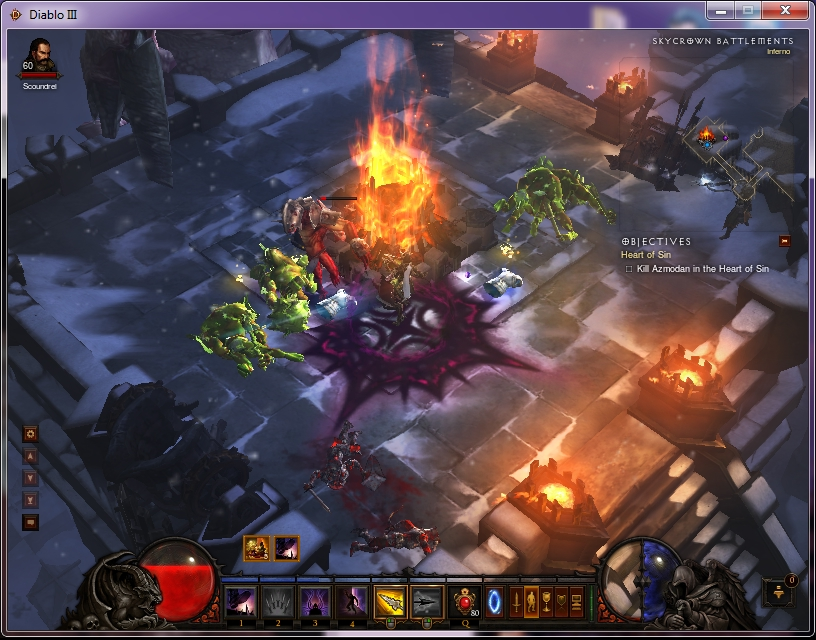
Task: Cast the blue Town Portal
Action: pyautogui.click(x=494, y=601)
